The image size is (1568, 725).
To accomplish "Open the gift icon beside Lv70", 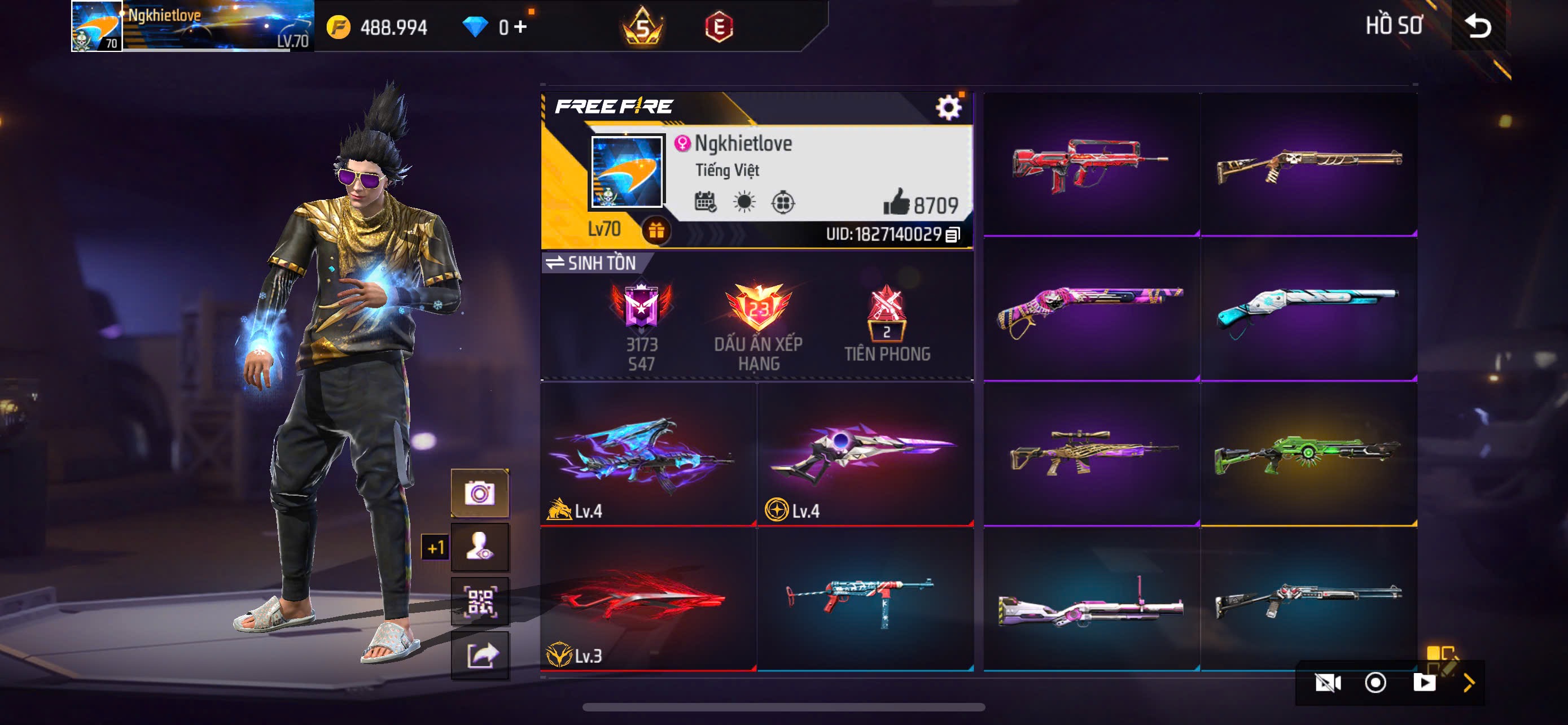I will (x=655, y=231).
